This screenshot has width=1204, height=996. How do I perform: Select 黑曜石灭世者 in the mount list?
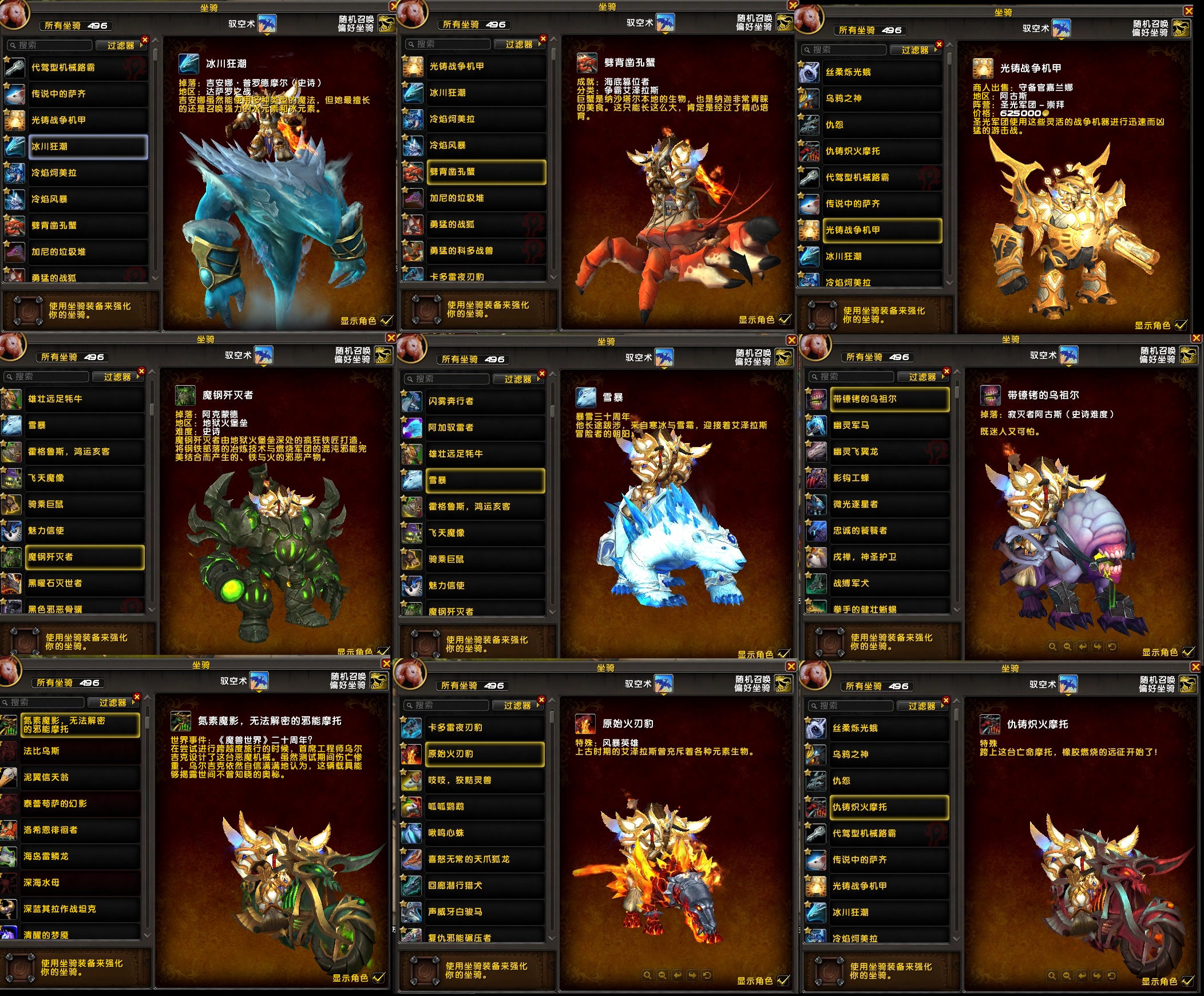point(84,584)
